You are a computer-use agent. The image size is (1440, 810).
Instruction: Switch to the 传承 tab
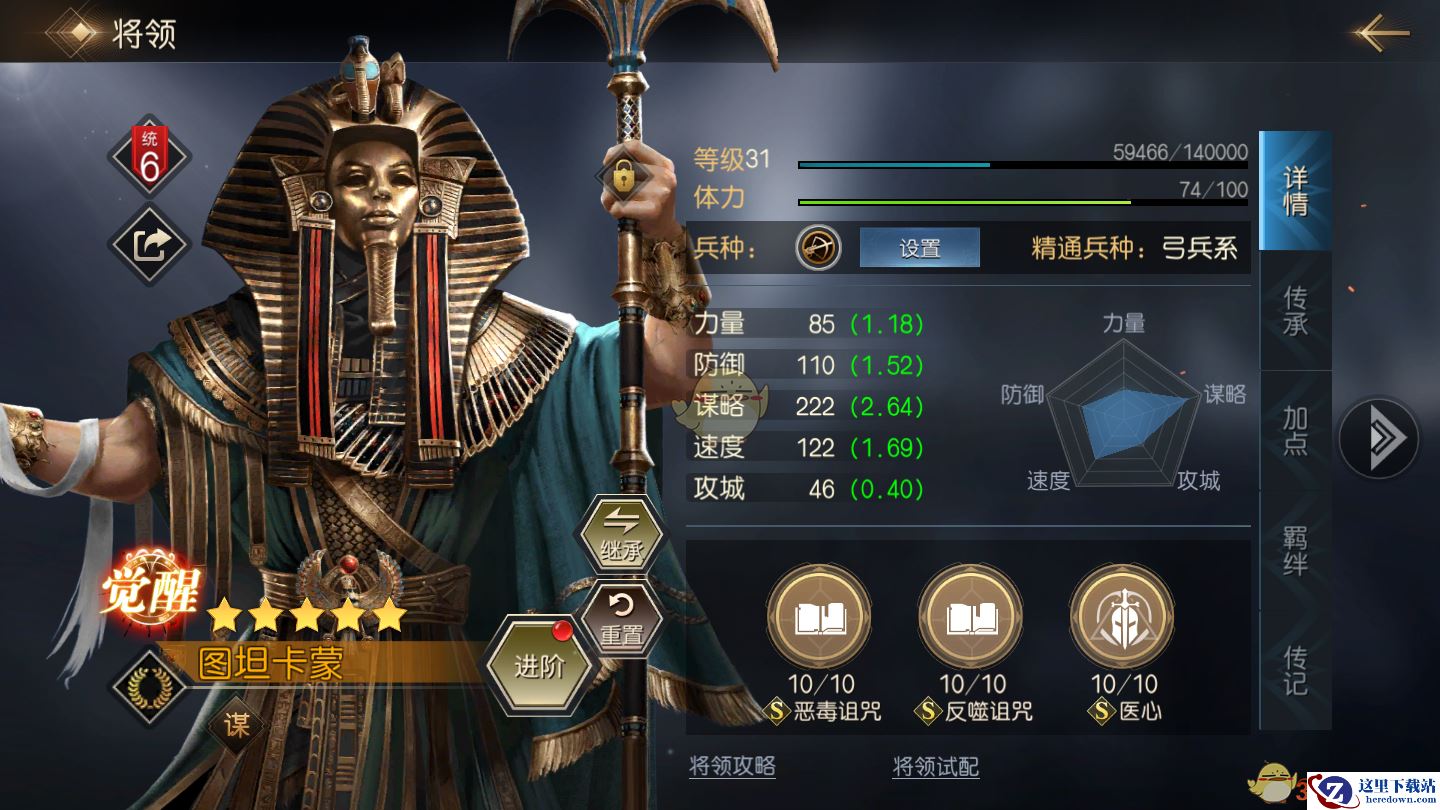1295,311
